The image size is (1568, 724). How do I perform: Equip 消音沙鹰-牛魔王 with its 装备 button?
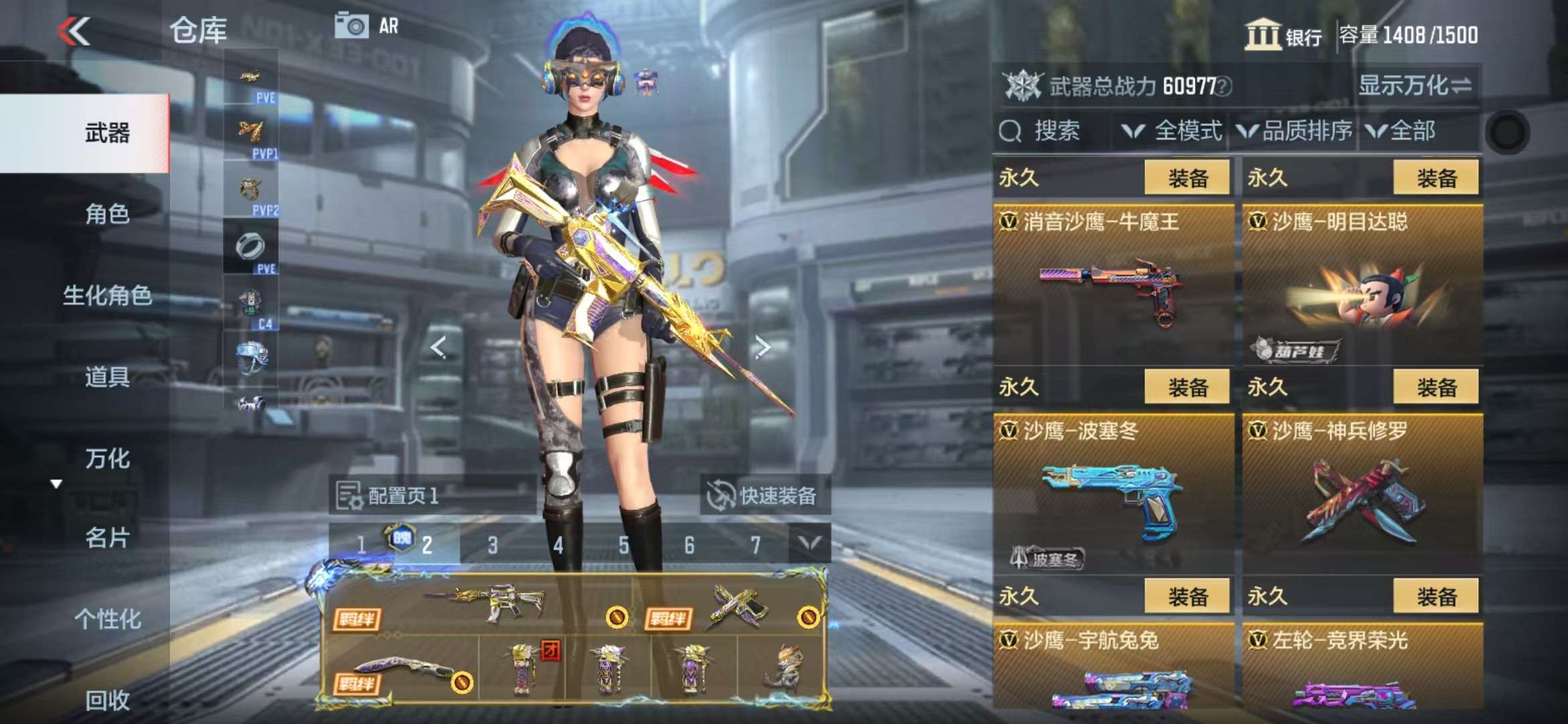1187,178
